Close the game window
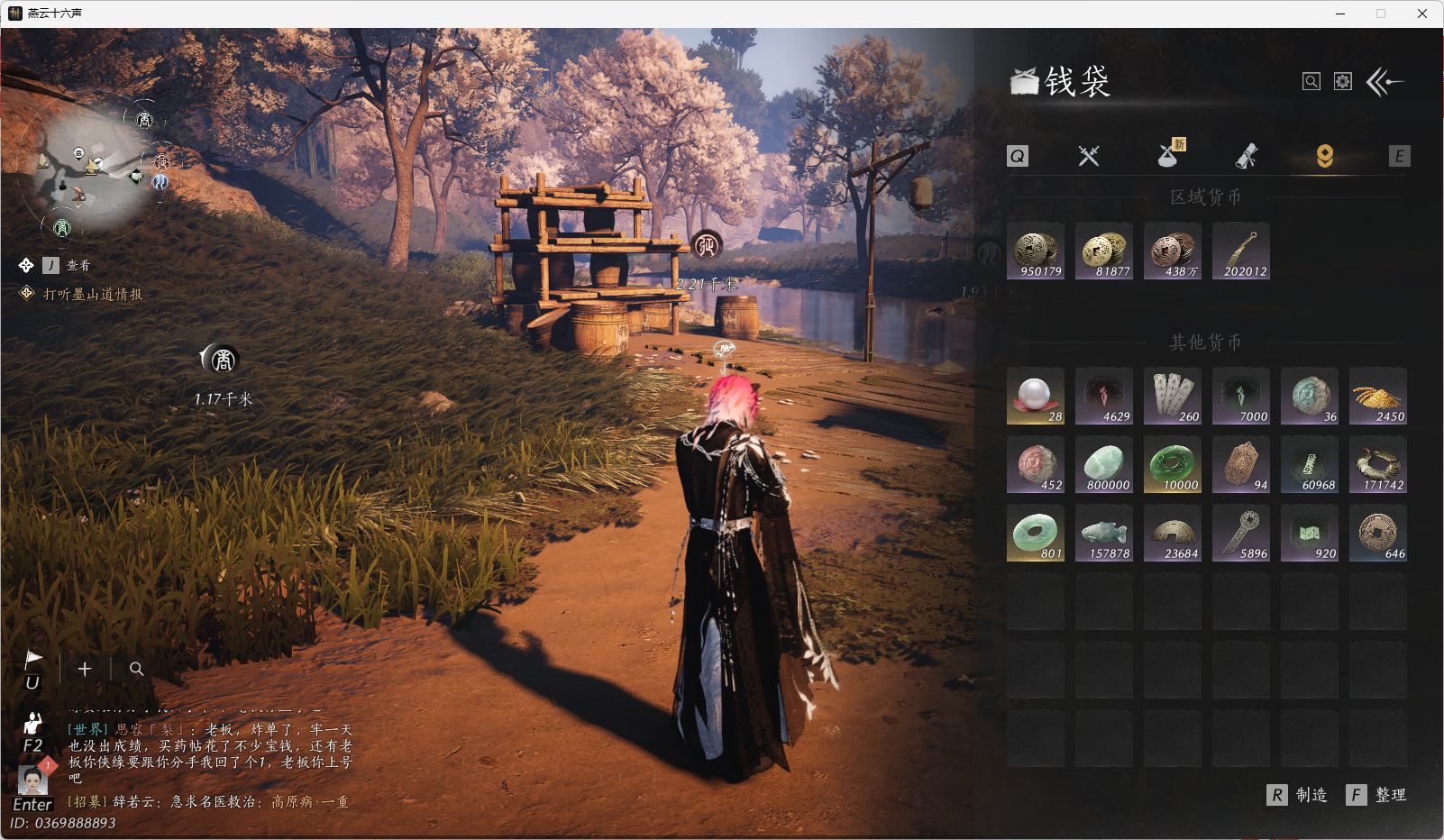This screenshot has width=1444, height=840. pyautogui.click(x=1422, y=14)
